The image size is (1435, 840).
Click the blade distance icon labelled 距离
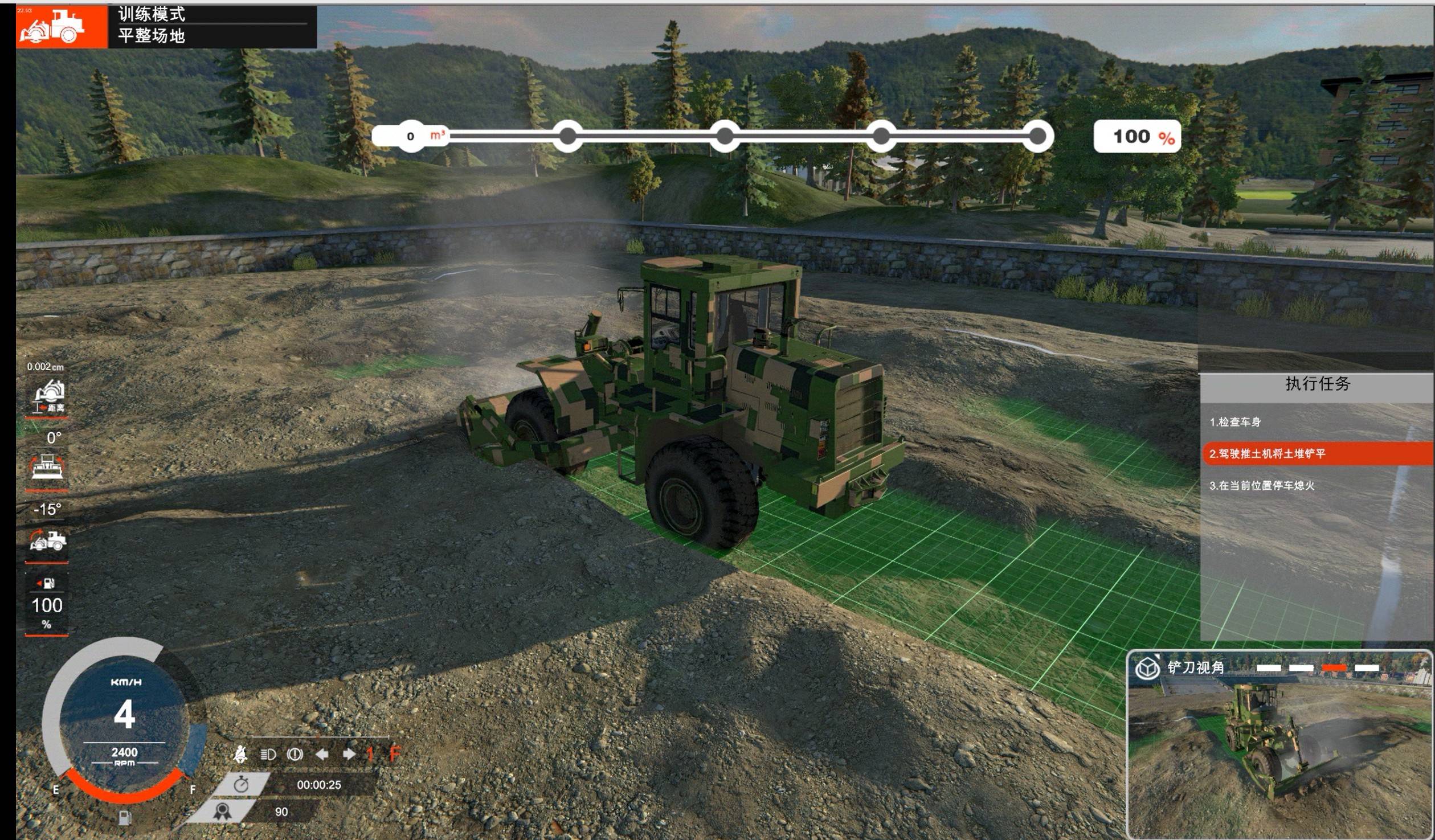pyautogui.click(x=49, y=396)
